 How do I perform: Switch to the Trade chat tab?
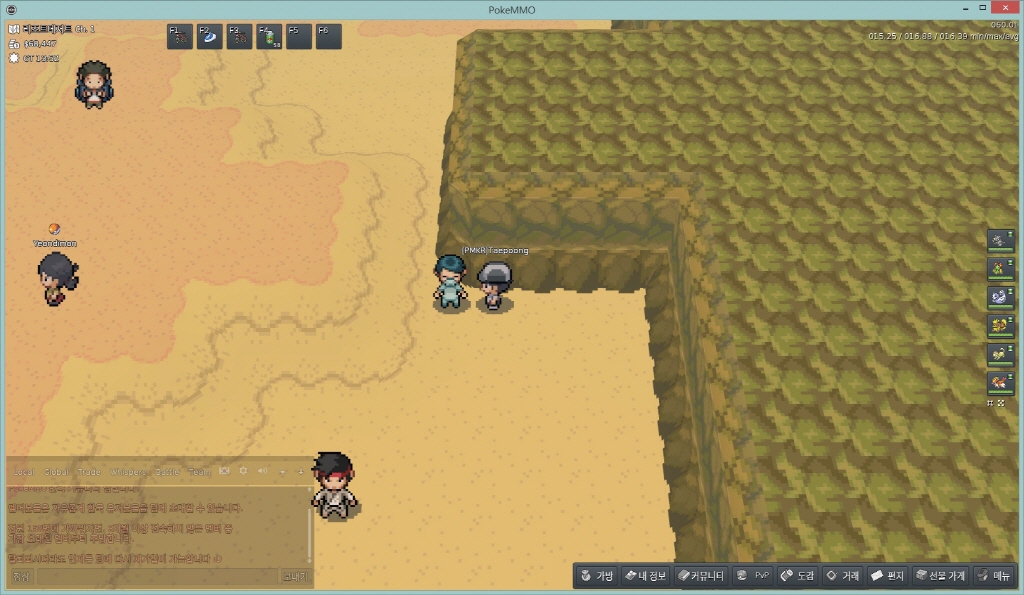[x=89, y=471]
